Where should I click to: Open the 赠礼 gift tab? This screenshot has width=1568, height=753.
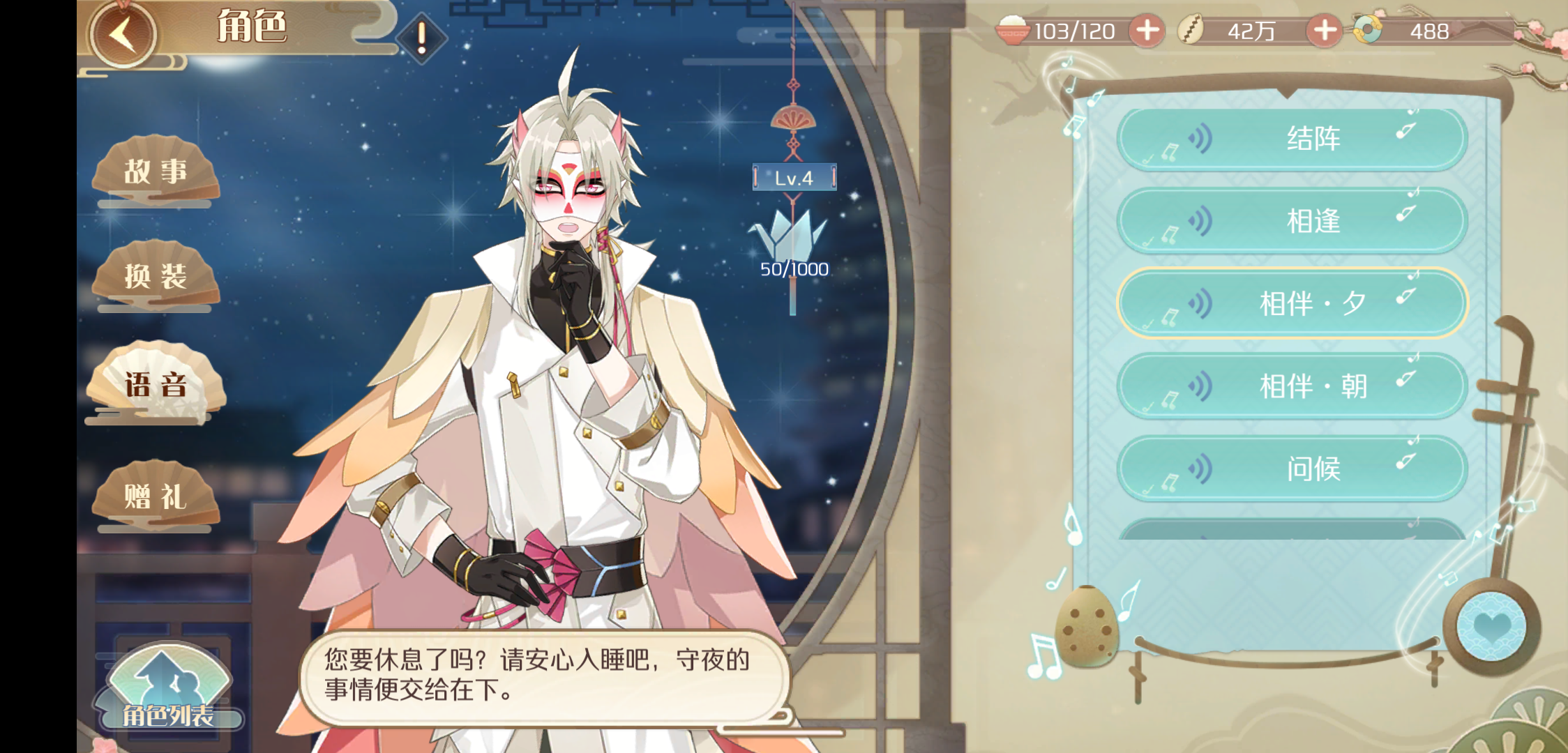pos(156,497)
